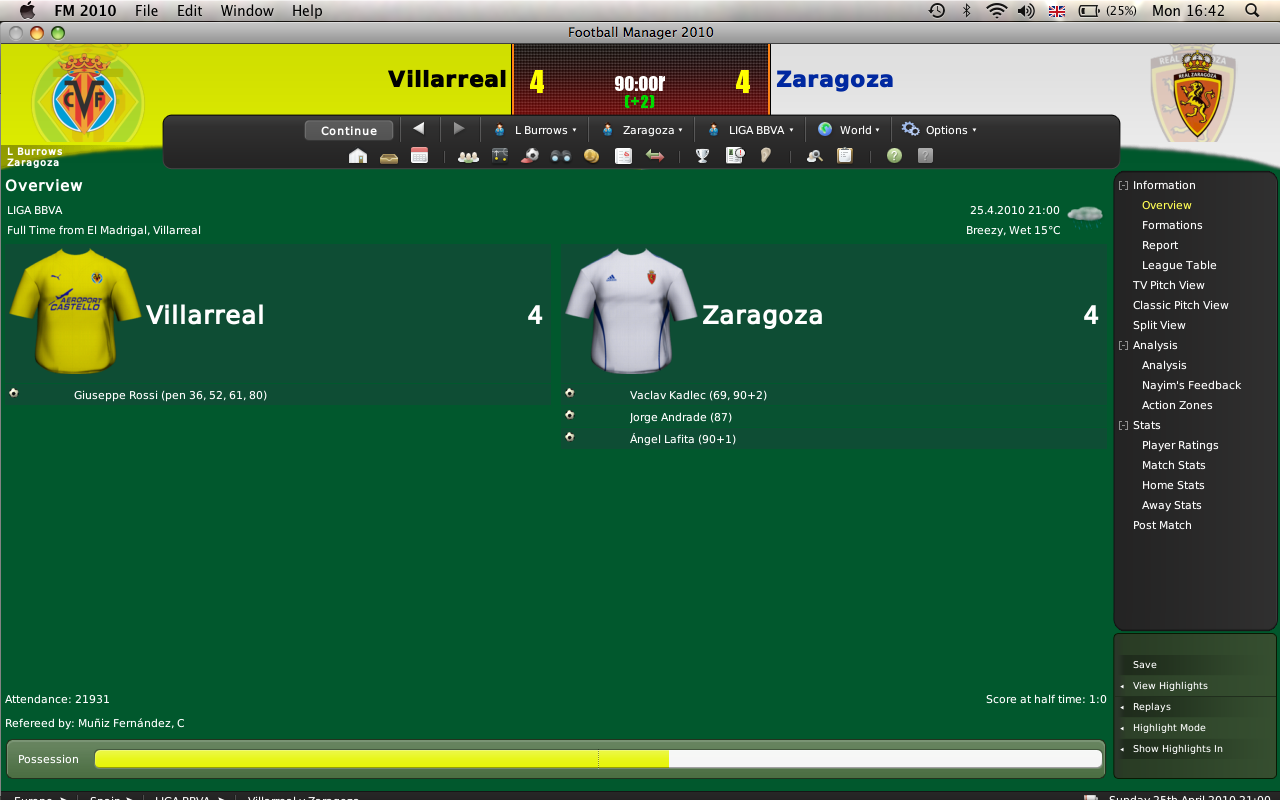The image size is (1280, 800).
Task: Select Classic Pitch View
Action: point(1180,305)
